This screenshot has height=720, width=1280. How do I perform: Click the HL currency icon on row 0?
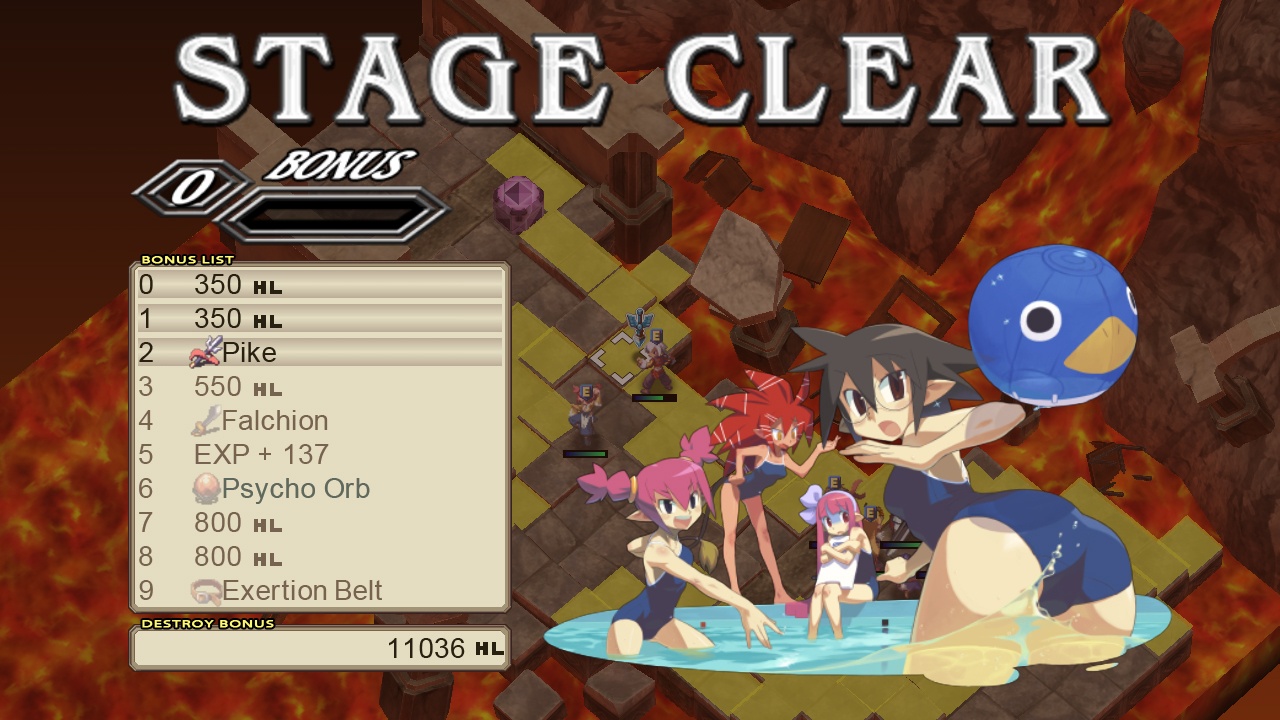pos(267,287)
